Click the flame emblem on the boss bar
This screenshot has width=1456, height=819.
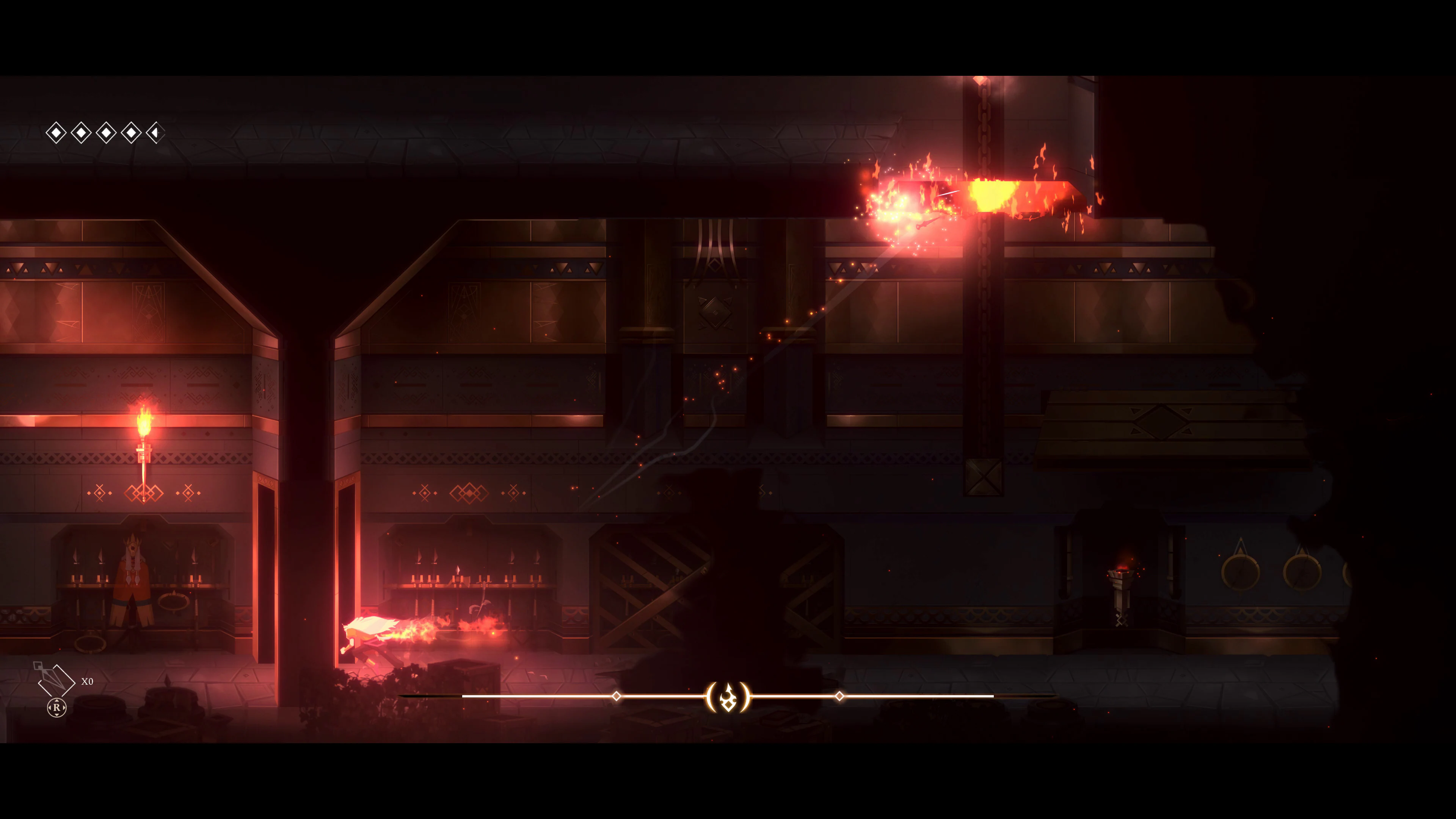(728, 698)
